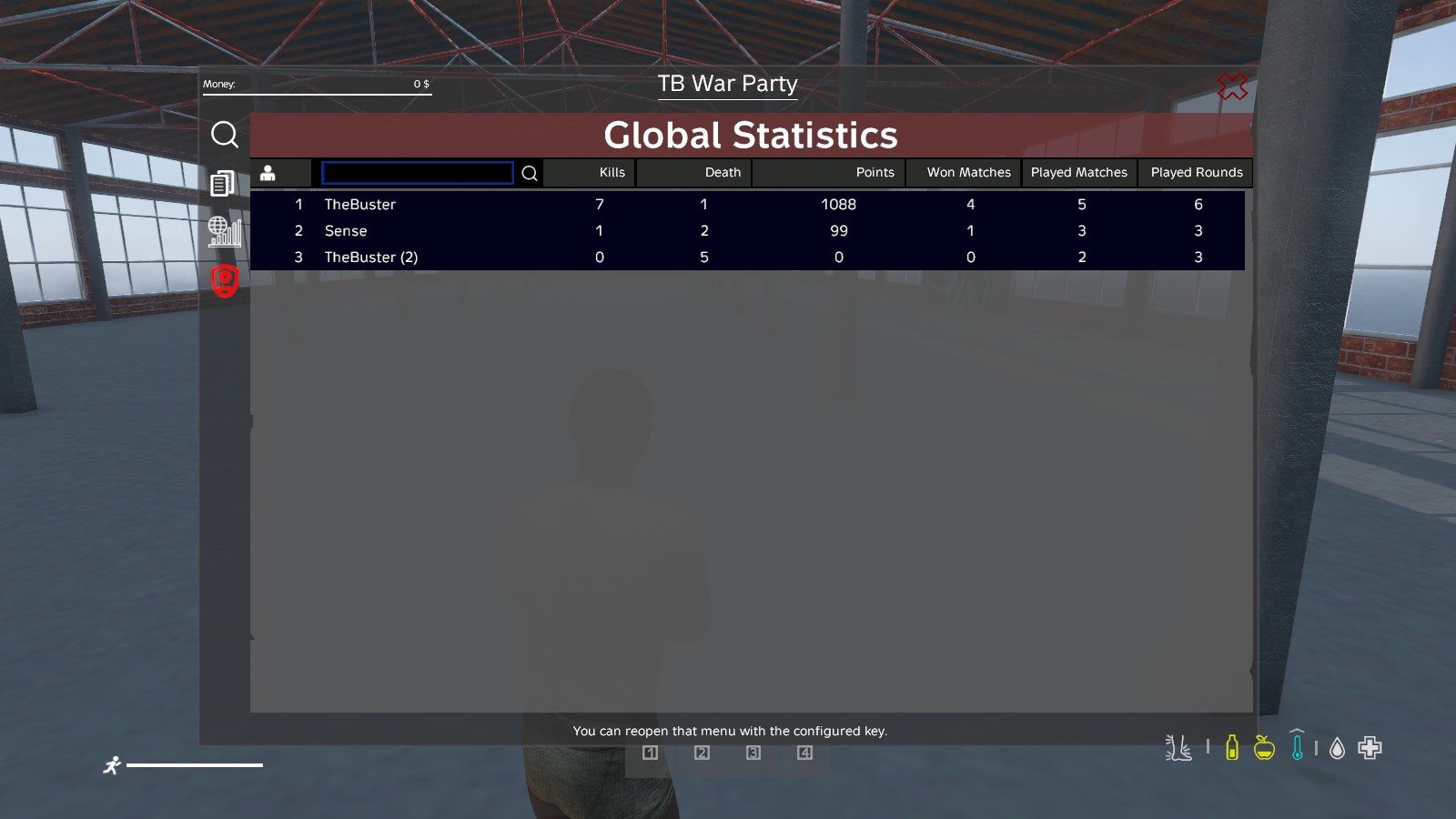
Task: Close the TB War Party menu
Action: pyautogui.click(x=1232, y=86)
